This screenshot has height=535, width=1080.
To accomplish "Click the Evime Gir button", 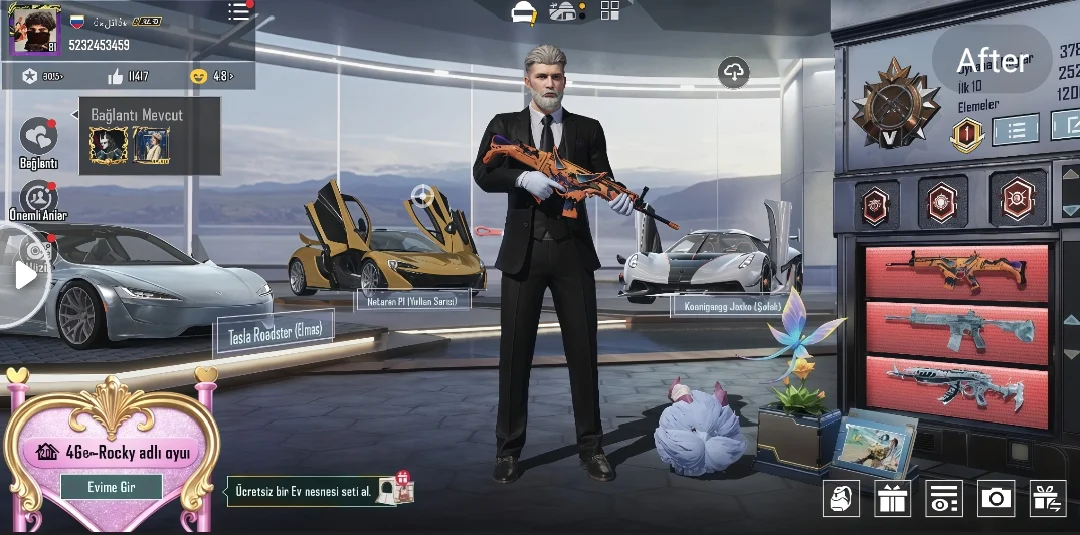I will click(111, 487).
